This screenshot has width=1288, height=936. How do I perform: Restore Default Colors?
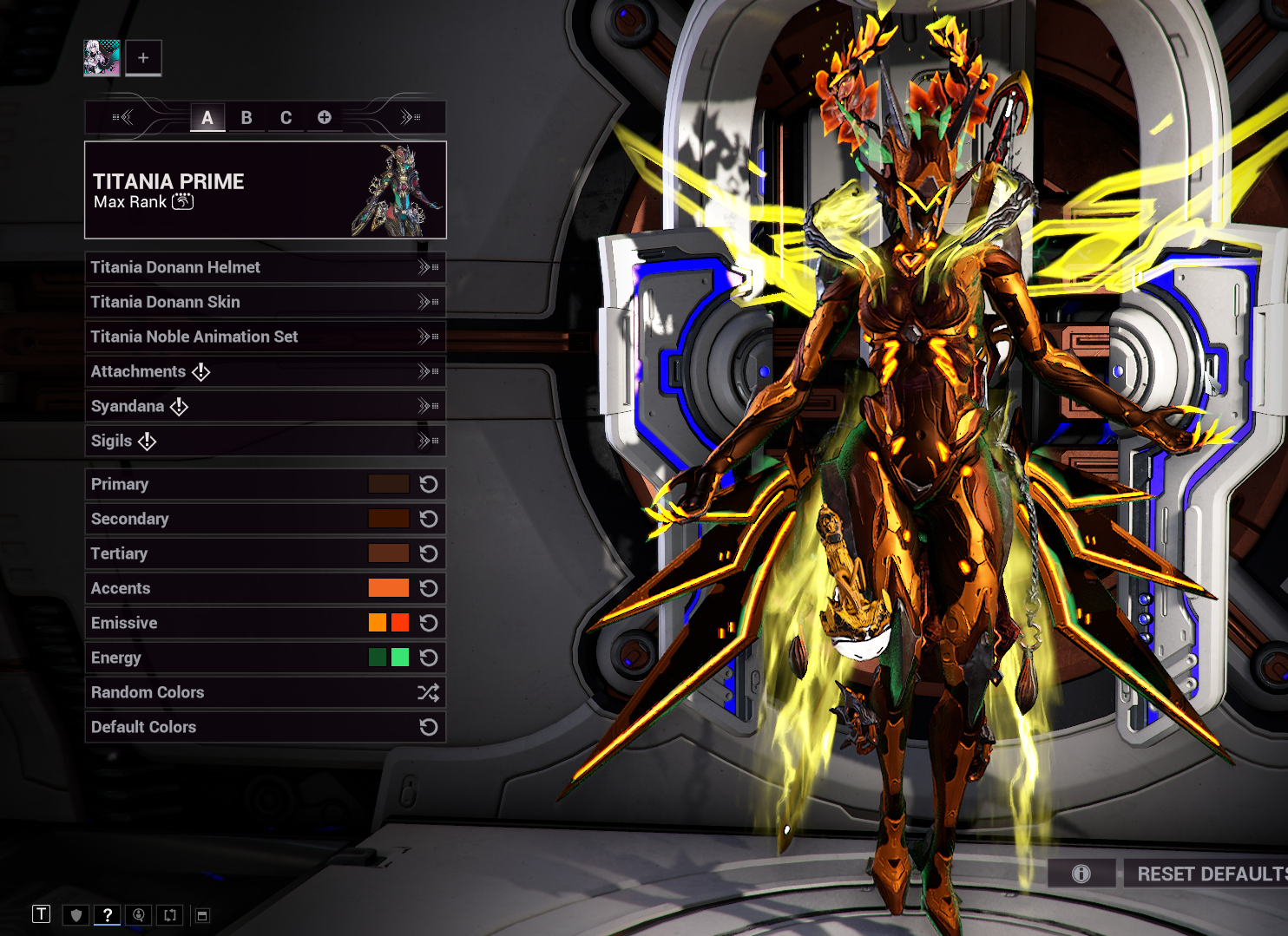[x=265, y=727]
